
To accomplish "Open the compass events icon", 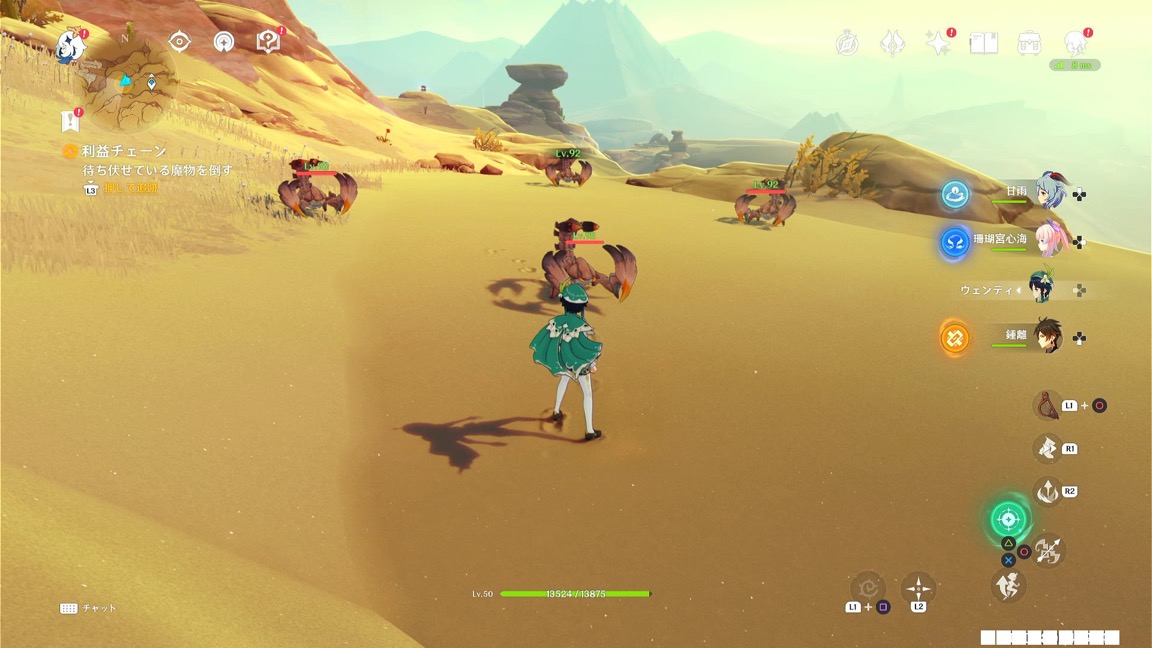I will pyautogui.click(x=847, y=43).
